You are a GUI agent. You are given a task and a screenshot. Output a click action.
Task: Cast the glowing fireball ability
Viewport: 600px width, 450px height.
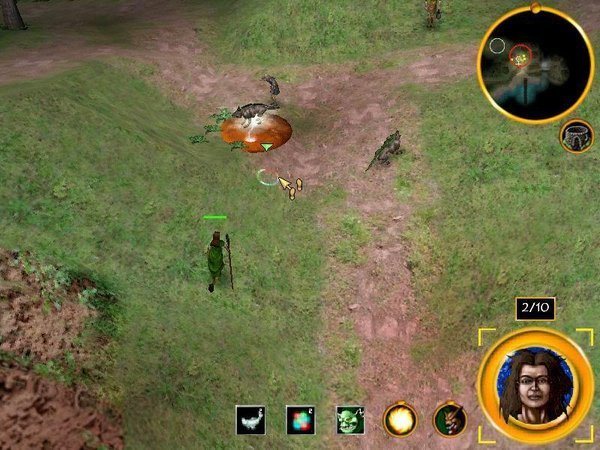[400, 420]
